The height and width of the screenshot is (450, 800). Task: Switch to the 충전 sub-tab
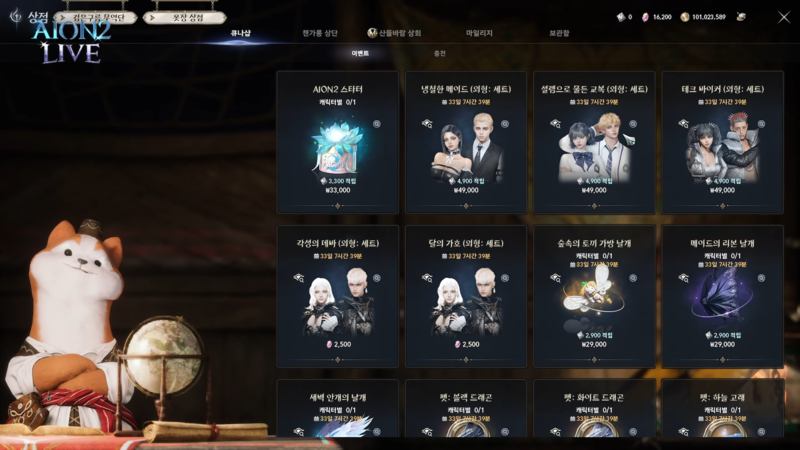[x=439, y=52]
